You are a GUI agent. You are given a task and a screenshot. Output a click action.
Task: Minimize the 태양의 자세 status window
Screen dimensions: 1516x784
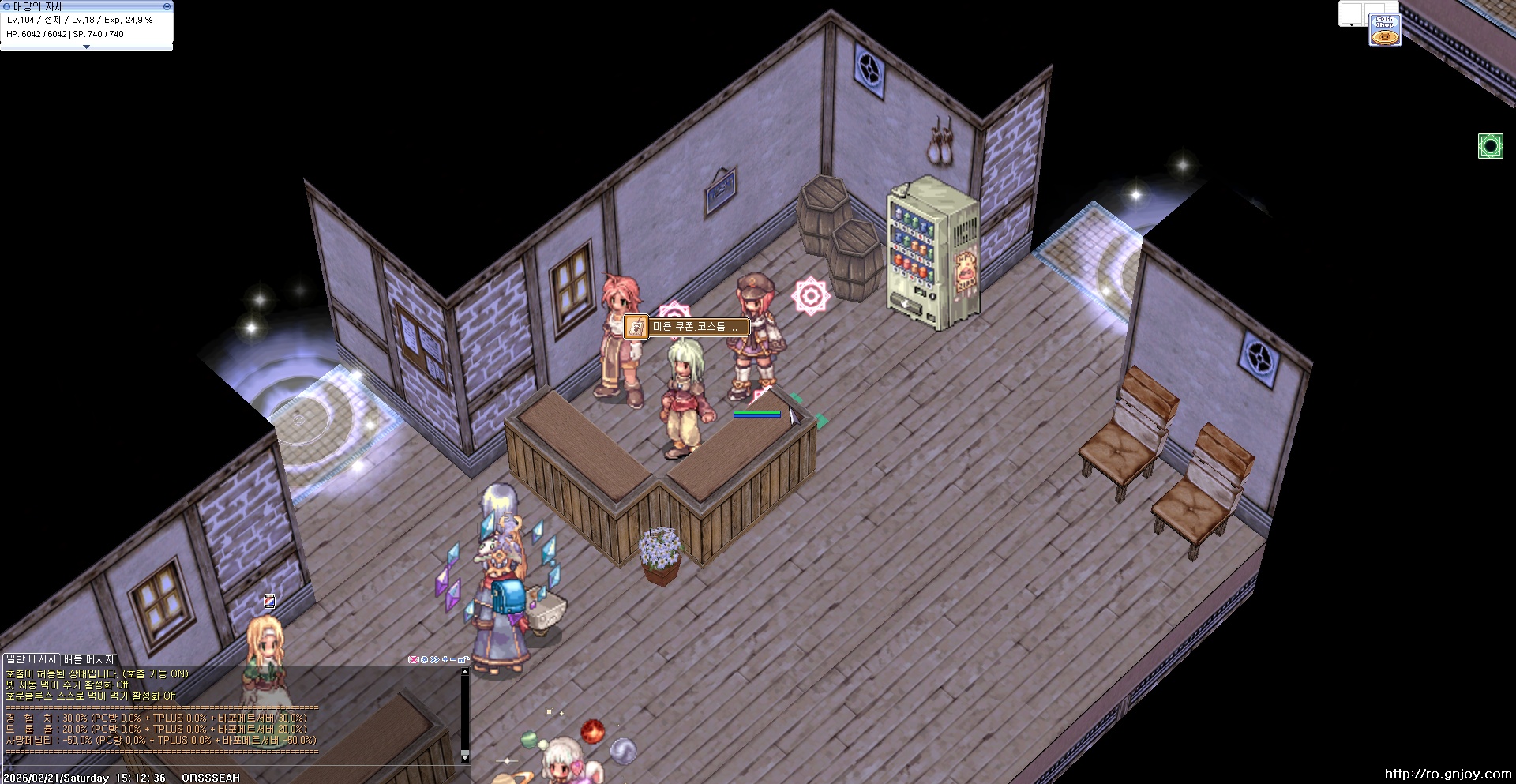(167, 6)
